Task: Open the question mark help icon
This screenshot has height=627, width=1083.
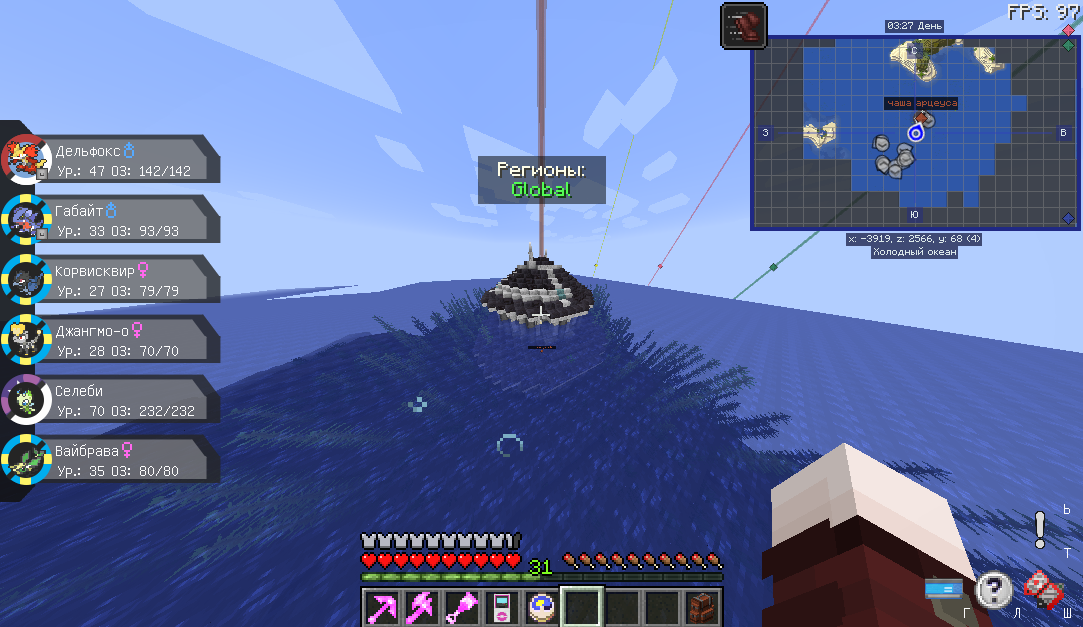Action: [993, 590]
